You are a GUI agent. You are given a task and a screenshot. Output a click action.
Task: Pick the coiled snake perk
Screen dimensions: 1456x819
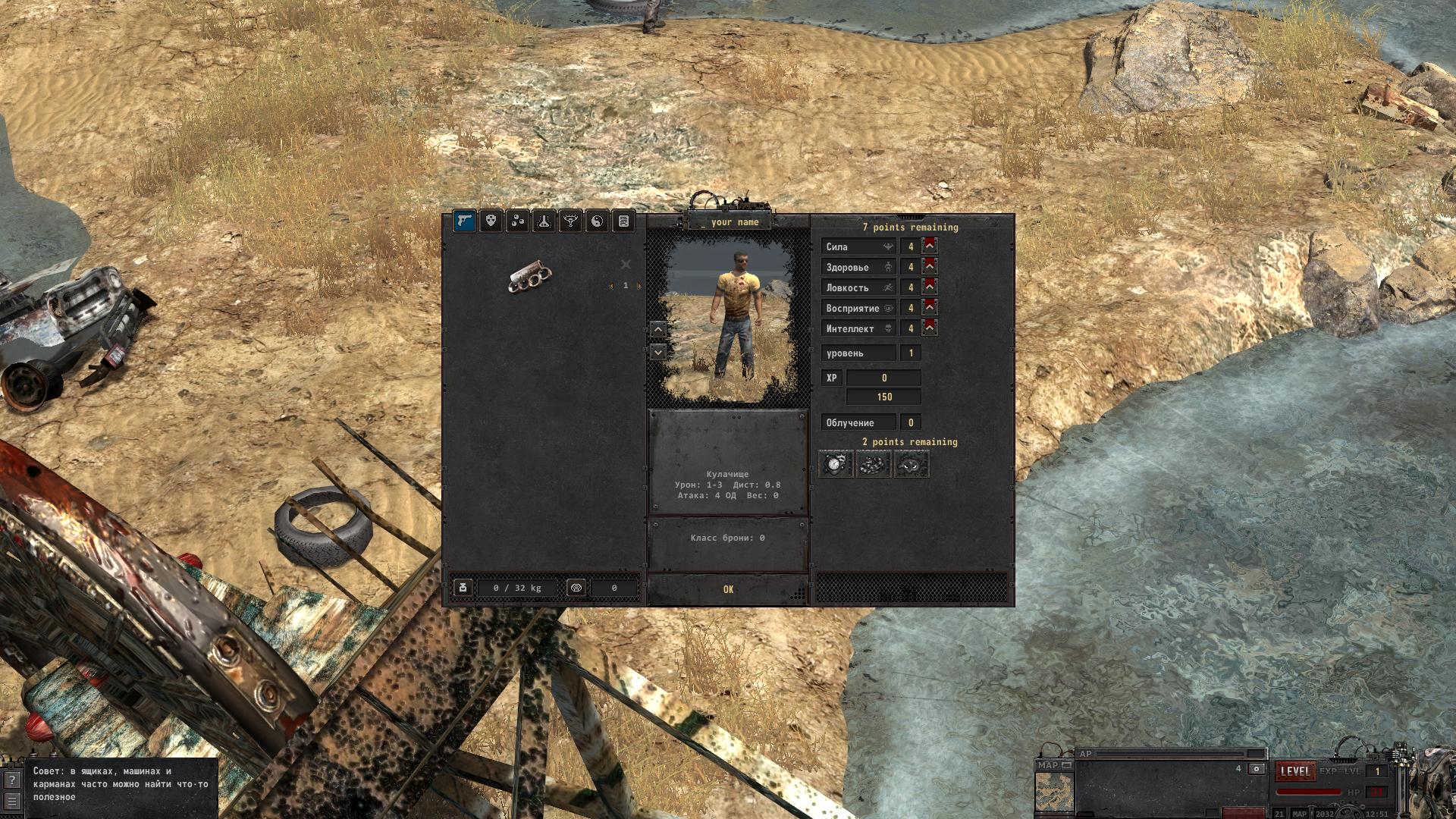coord(874,464)
